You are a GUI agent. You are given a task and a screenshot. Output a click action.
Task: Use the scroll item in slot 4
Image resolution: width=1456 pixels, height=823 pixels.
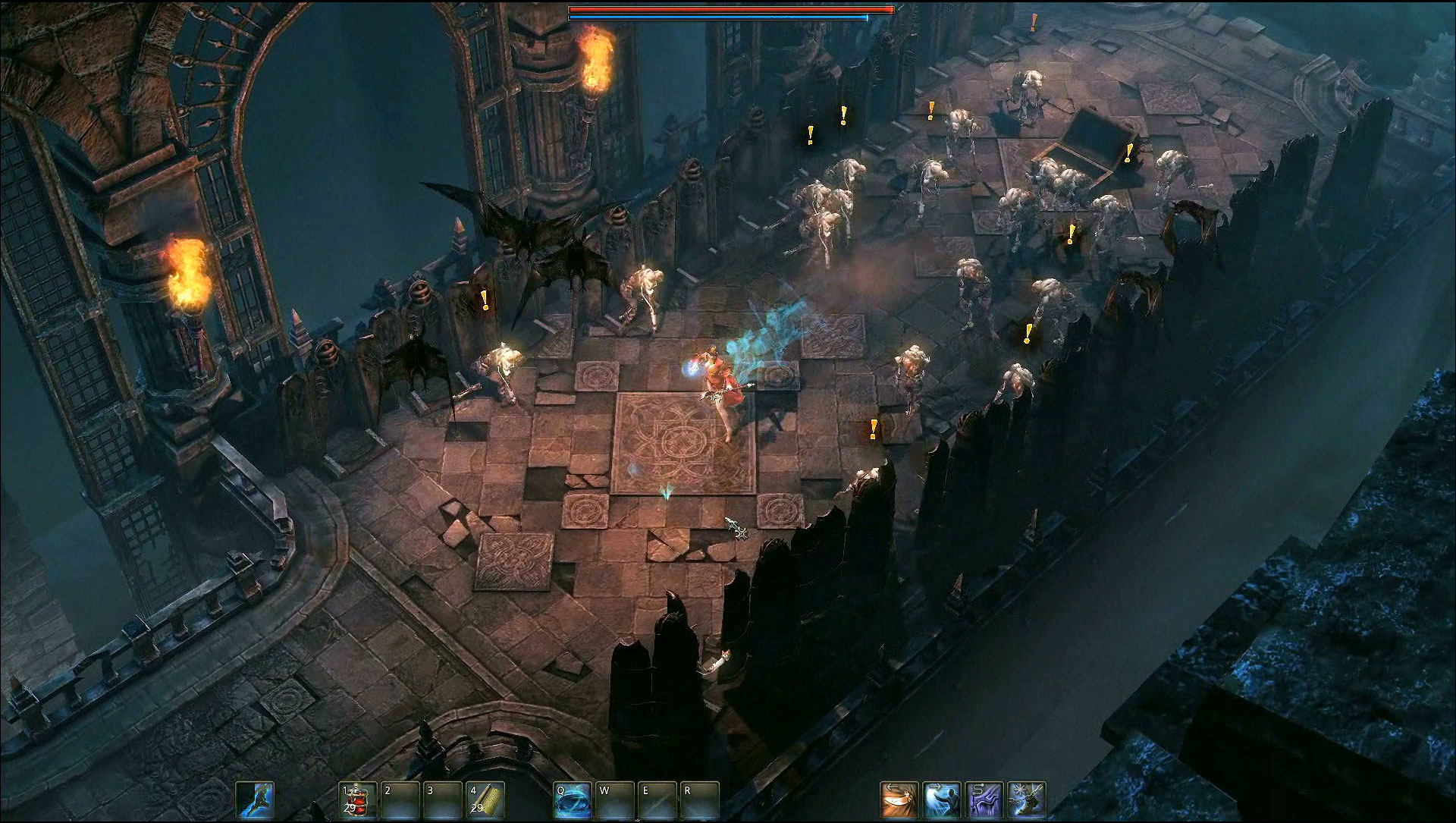point(485,800)
